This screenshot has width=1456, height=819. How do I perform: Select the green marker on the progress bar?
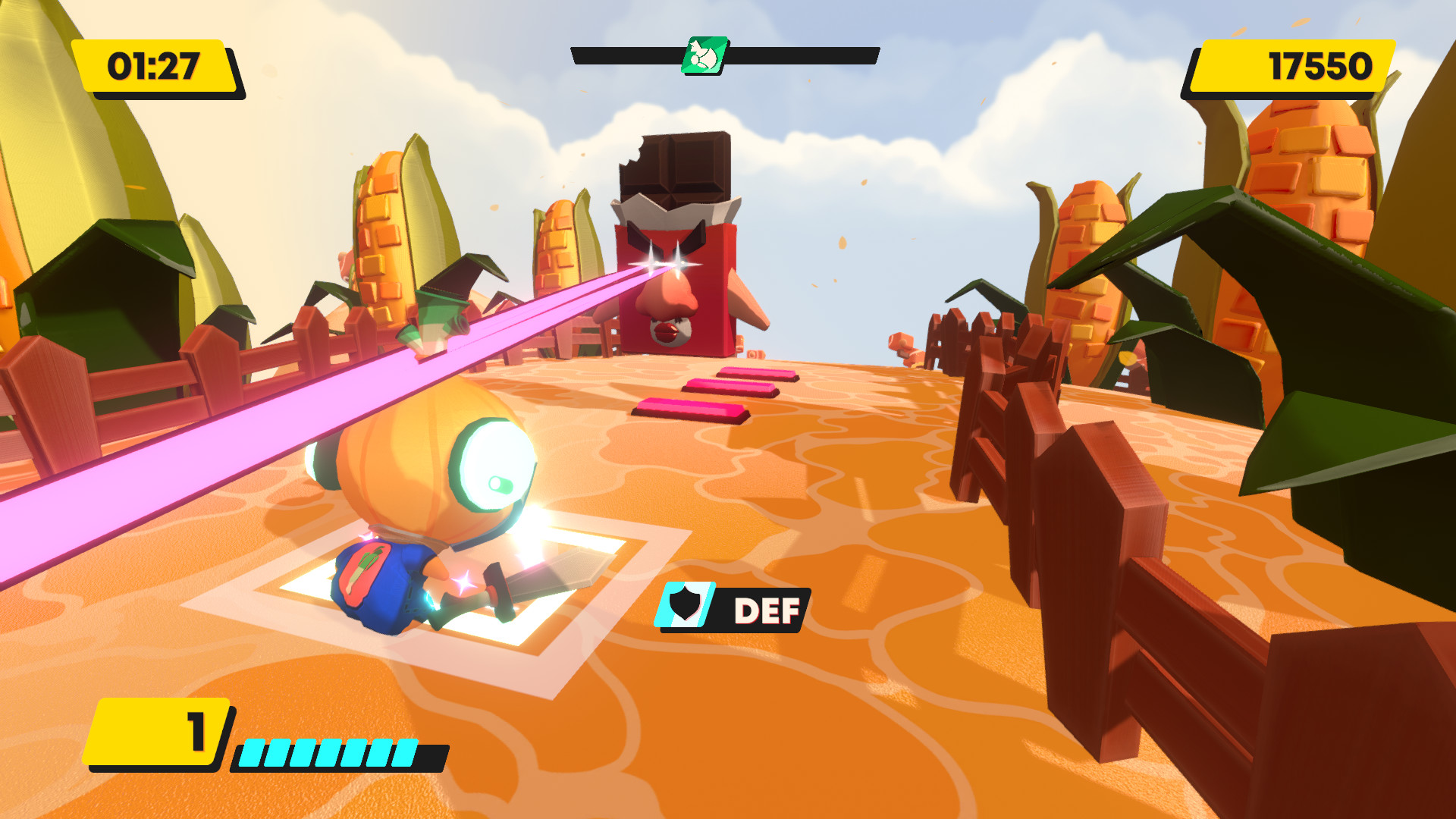(x=704, y=55)
